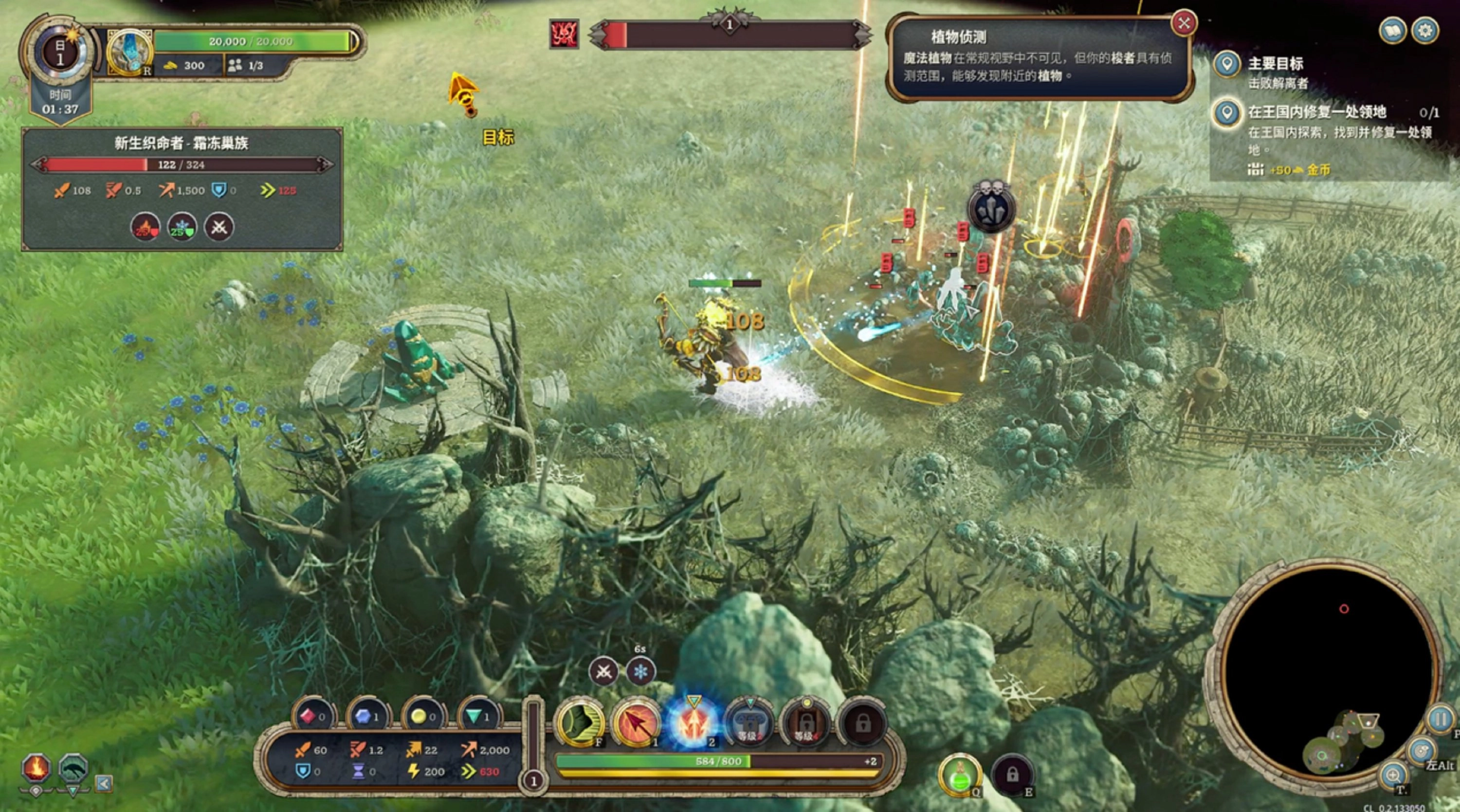Inspect the frost snowflake buff icon
1460x812 pixels.
640,672
